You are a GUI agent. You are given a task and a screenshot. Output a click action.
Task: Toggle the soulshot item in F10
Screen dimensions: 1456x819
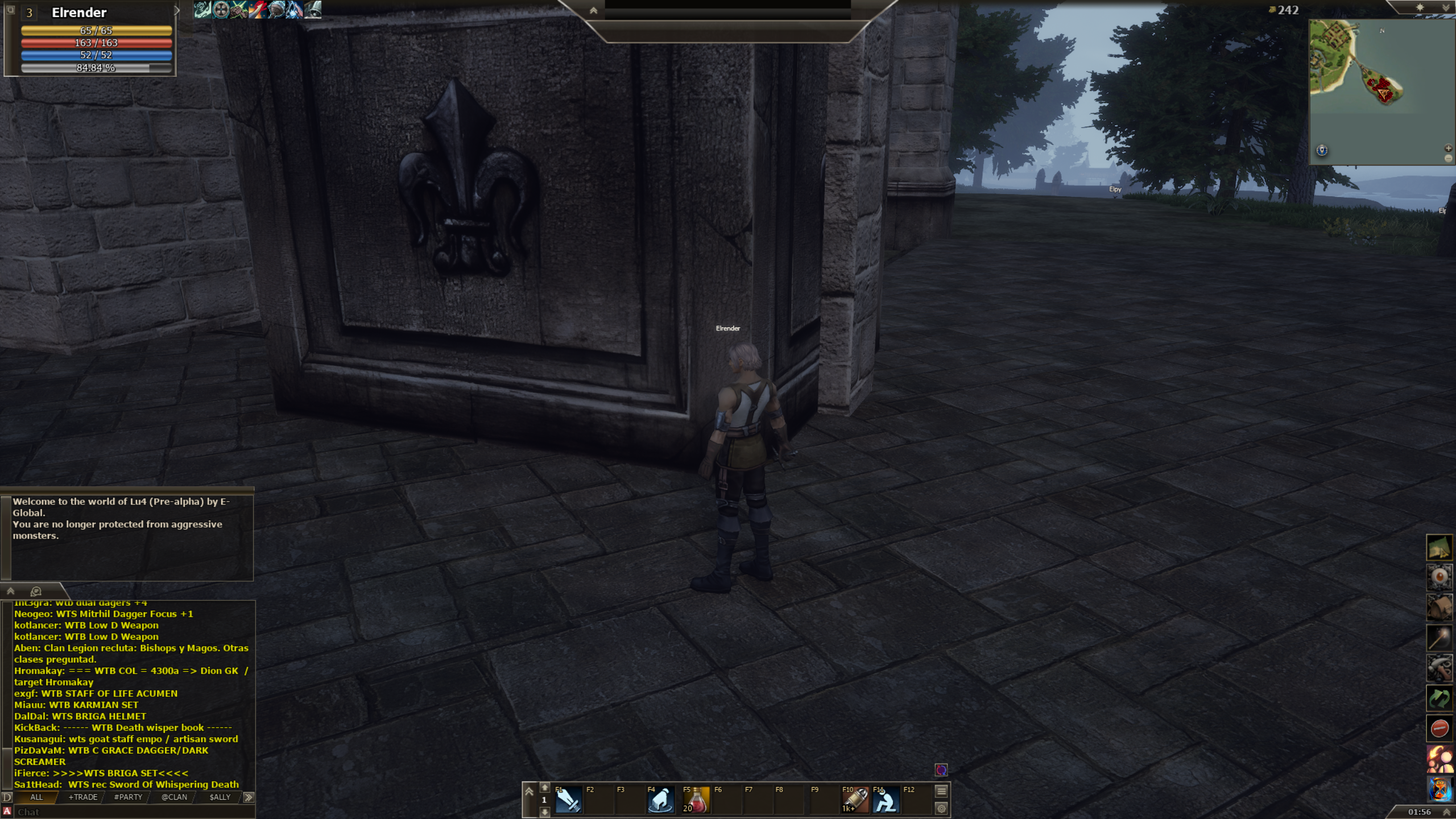coord(855,801)
